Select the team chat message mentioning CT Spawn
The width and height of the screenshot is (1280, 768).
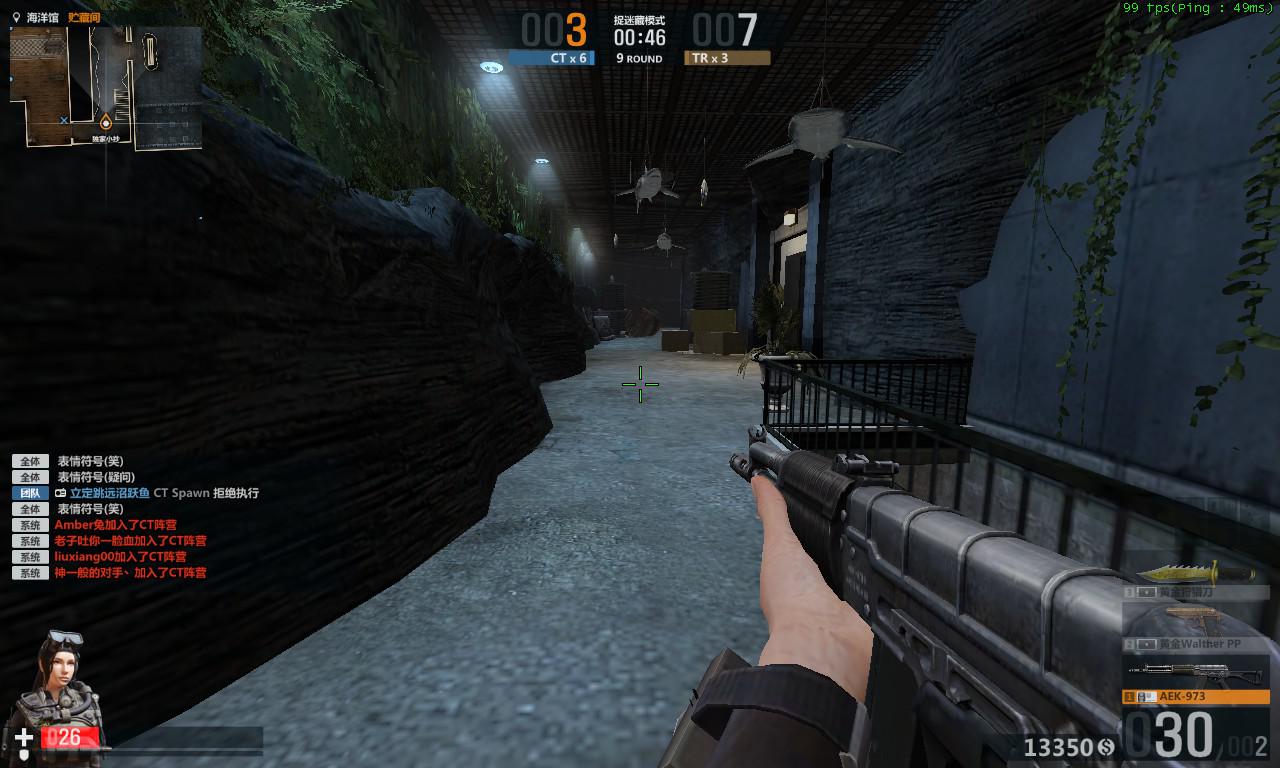tap(157, 493)
